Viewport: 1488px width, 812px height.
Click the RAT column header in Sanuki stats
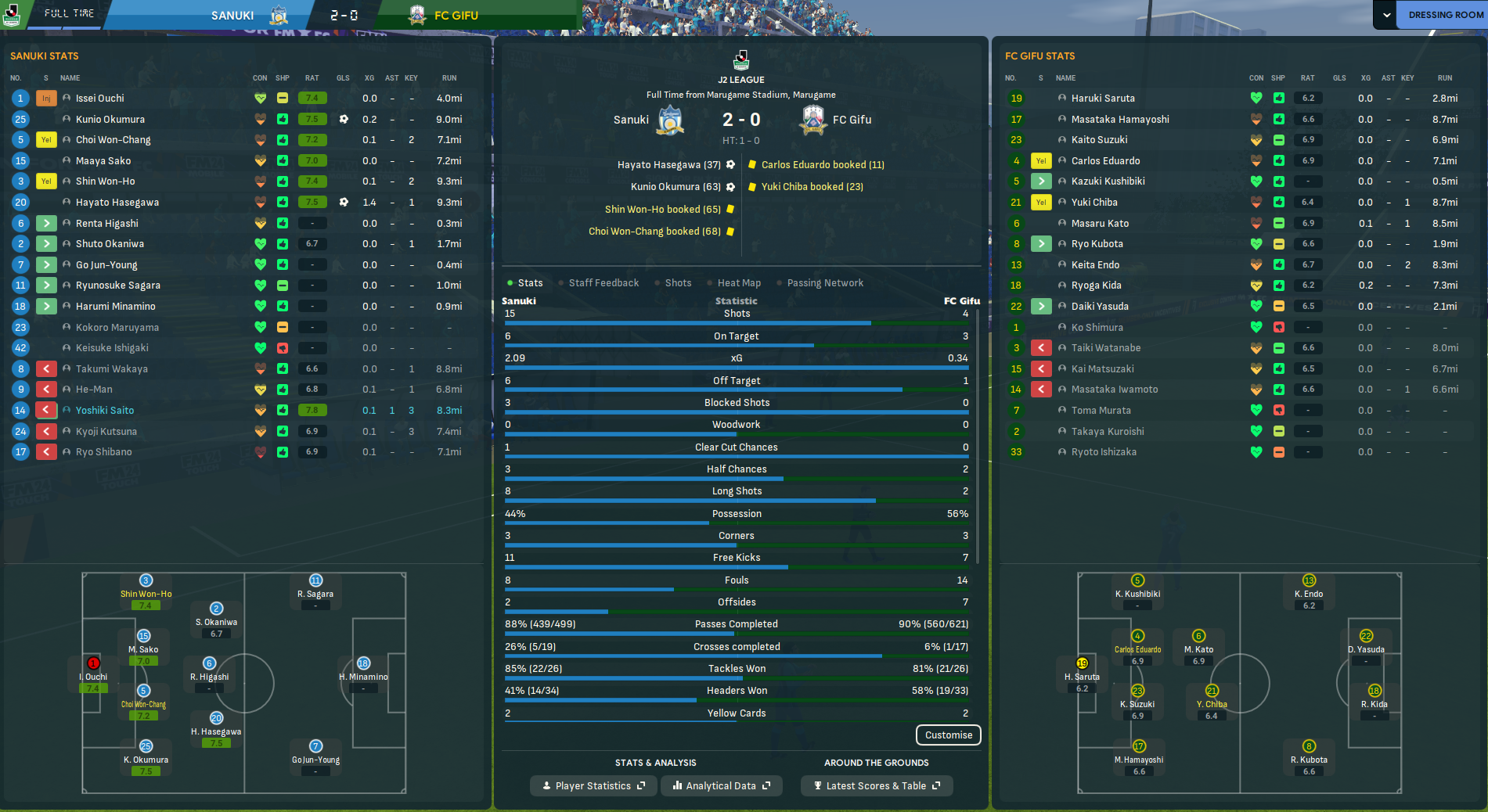(x=312, y=78)
